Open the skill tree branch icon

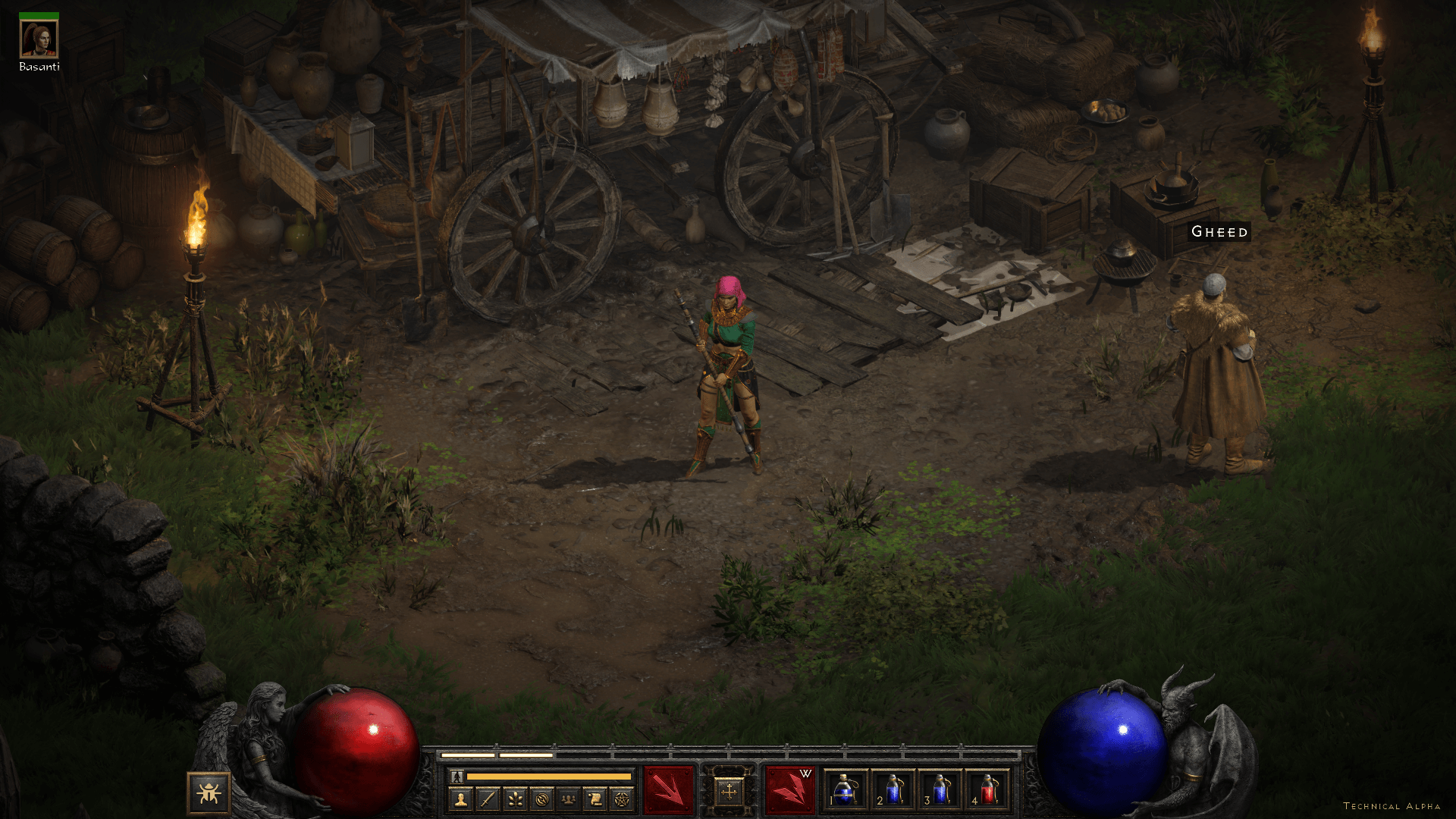click(515, 799)
